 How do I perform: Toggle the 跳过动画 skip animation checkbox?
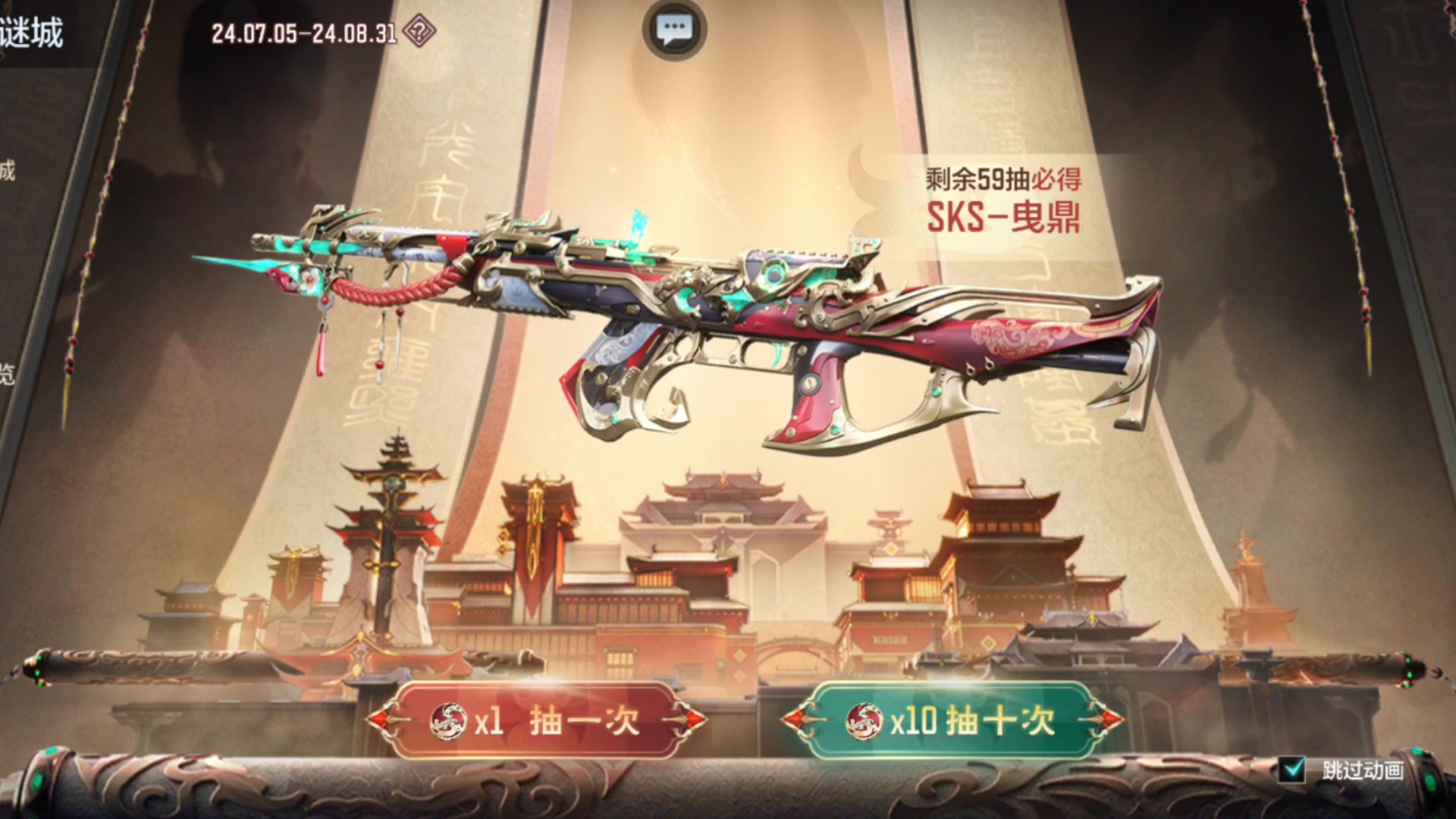[x=1291, y=770]
